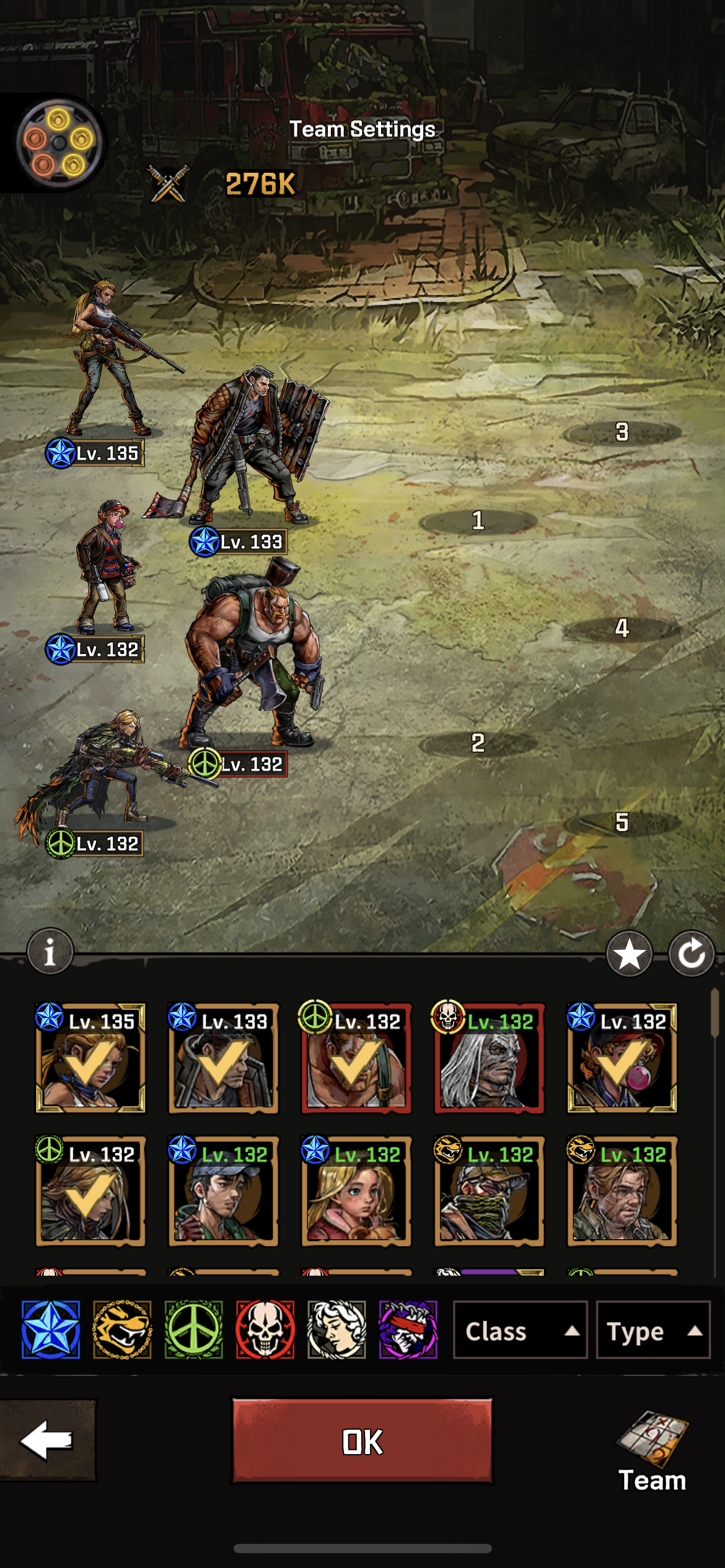Deselect the Lv. 135 blonde hero card

pos(90,1059)
